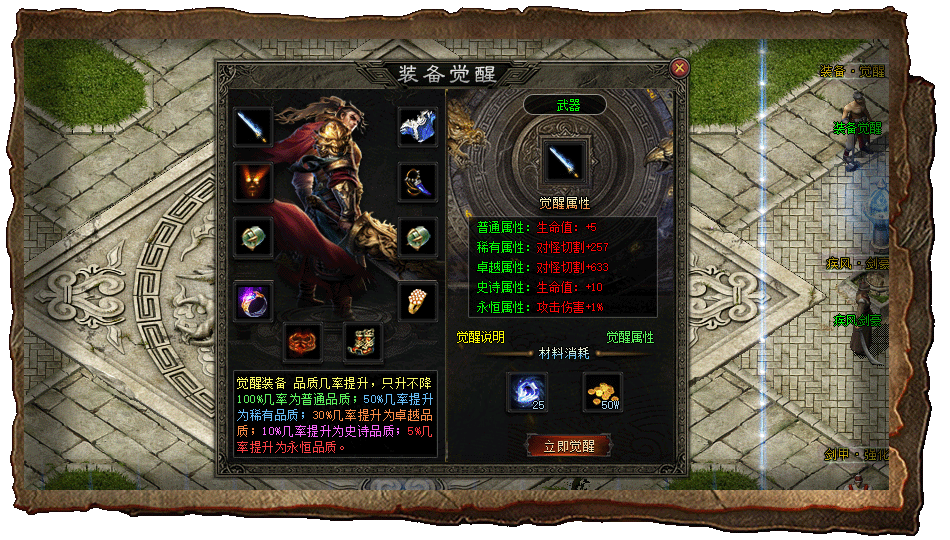Show the 觉醒属性 awakening attributes link

pos(630,337)
